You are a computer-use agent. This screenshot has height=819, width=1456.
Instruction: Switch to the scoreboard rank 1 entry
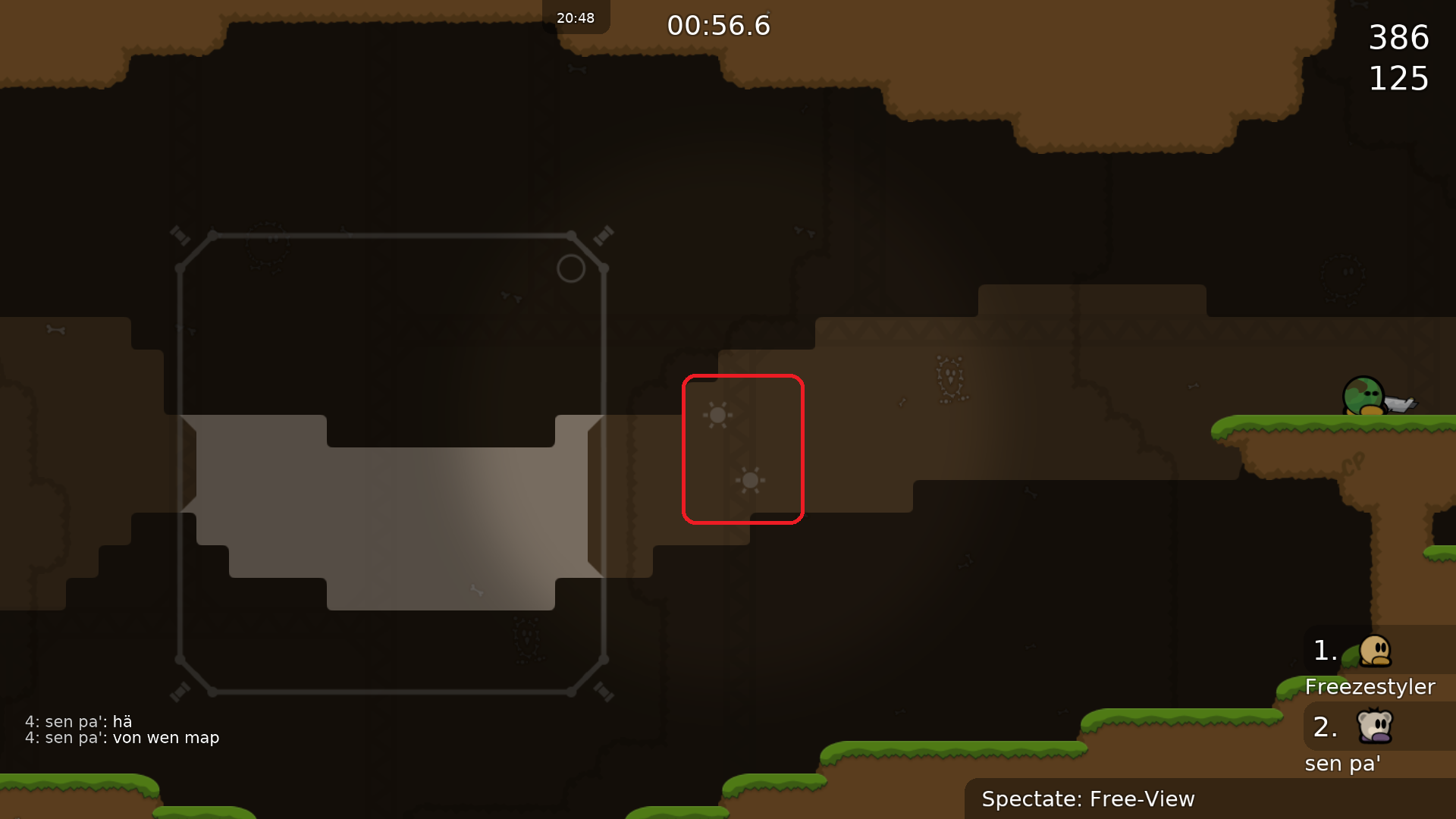click(x=1324, y=649)
